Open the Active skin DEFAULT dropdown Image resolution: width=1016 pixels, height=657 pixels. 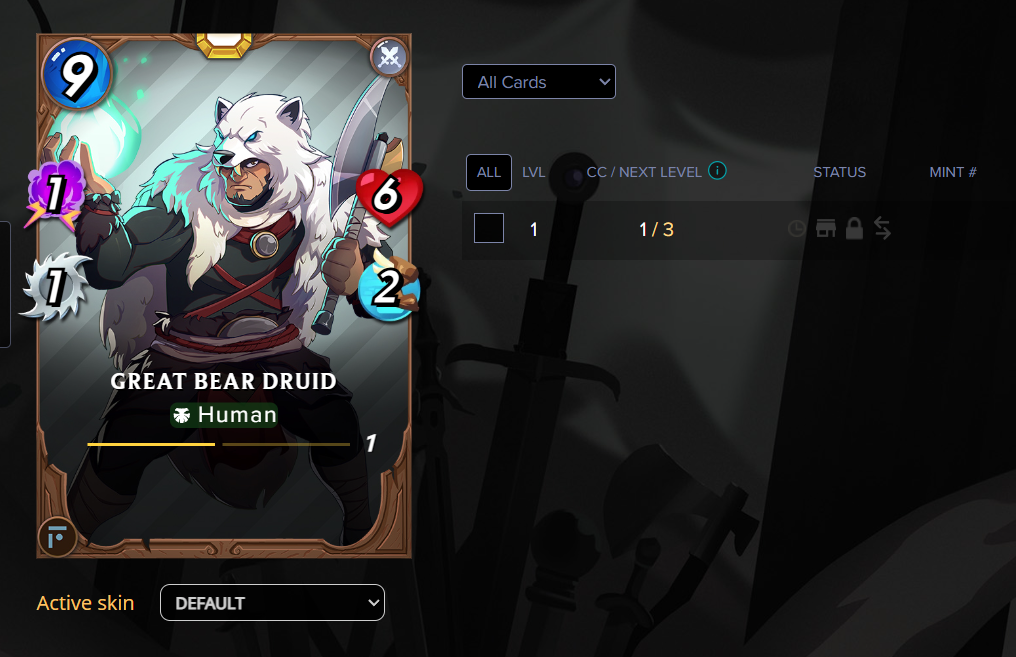click(x=272, y=603)
